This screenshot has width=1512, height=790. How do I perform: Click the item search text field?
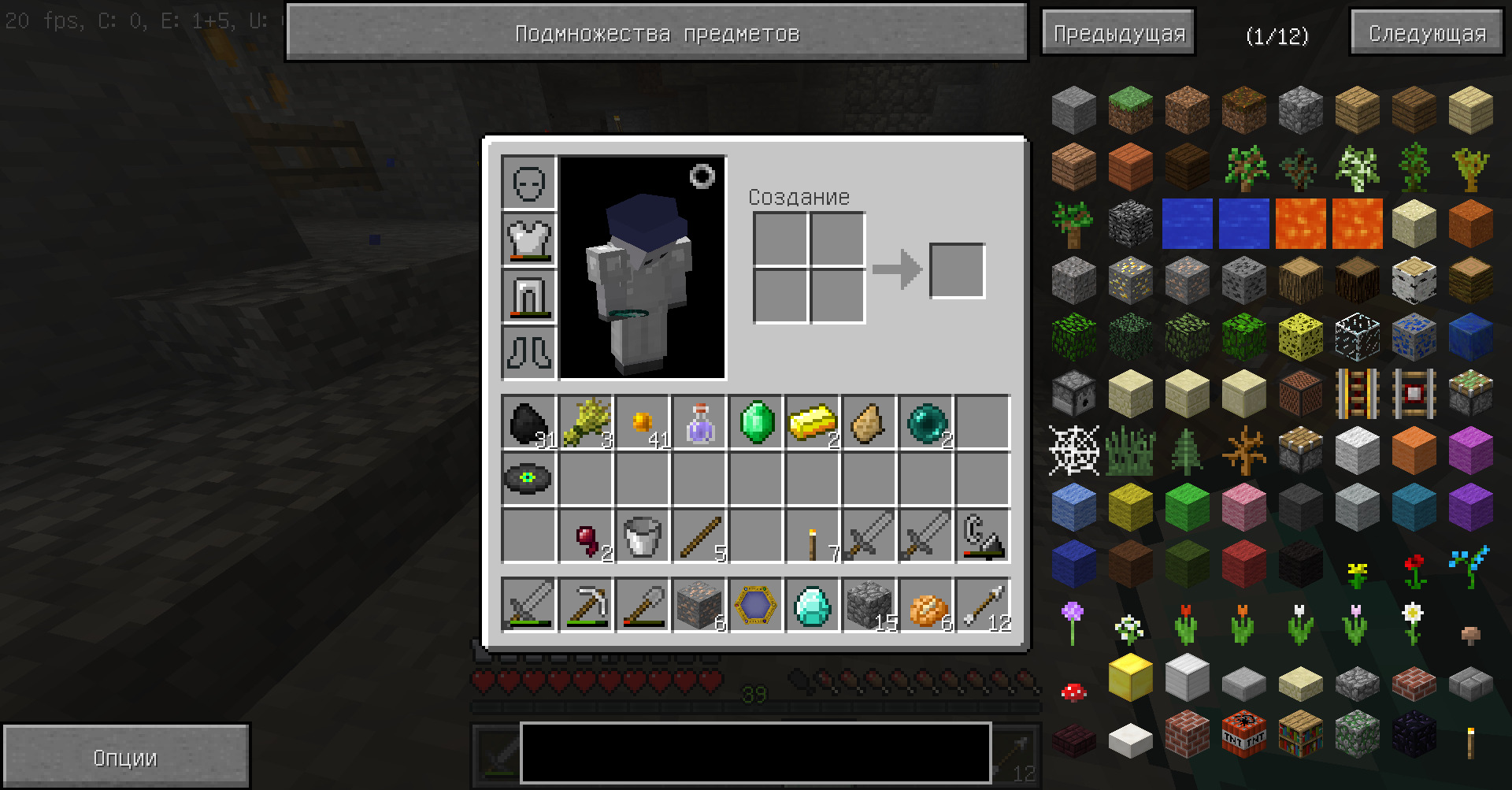(x=755, y=753)
